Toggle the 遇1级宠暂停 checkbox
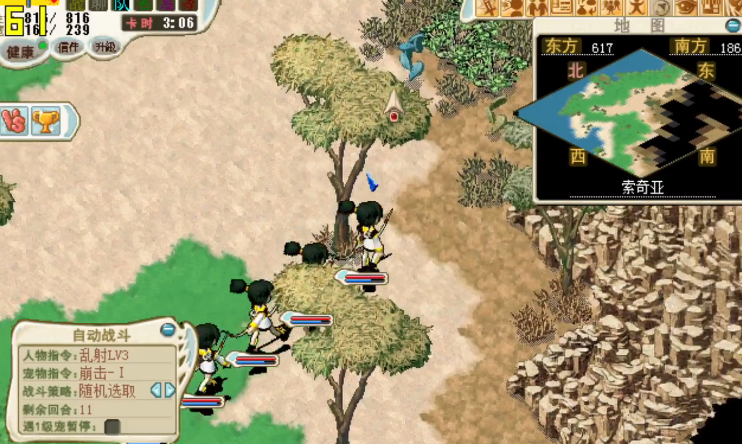The height and width of the screenshot is (444, 742). point(112,427)
